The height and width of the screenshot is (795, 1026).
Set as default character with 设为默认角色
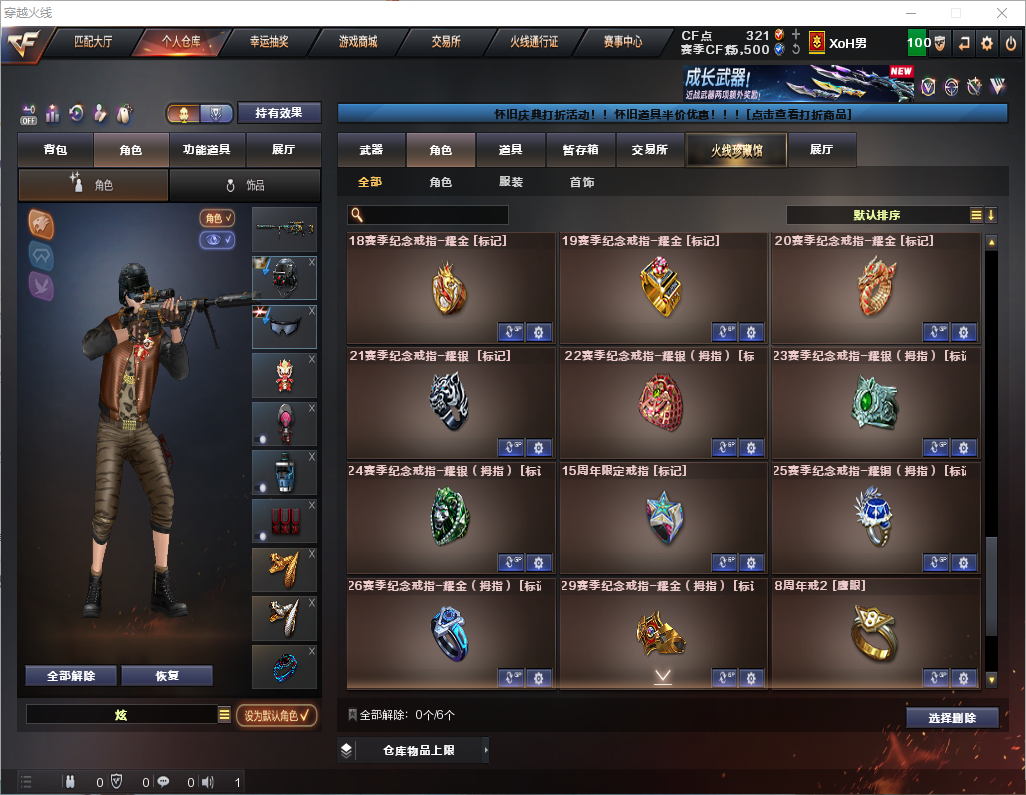276,715
